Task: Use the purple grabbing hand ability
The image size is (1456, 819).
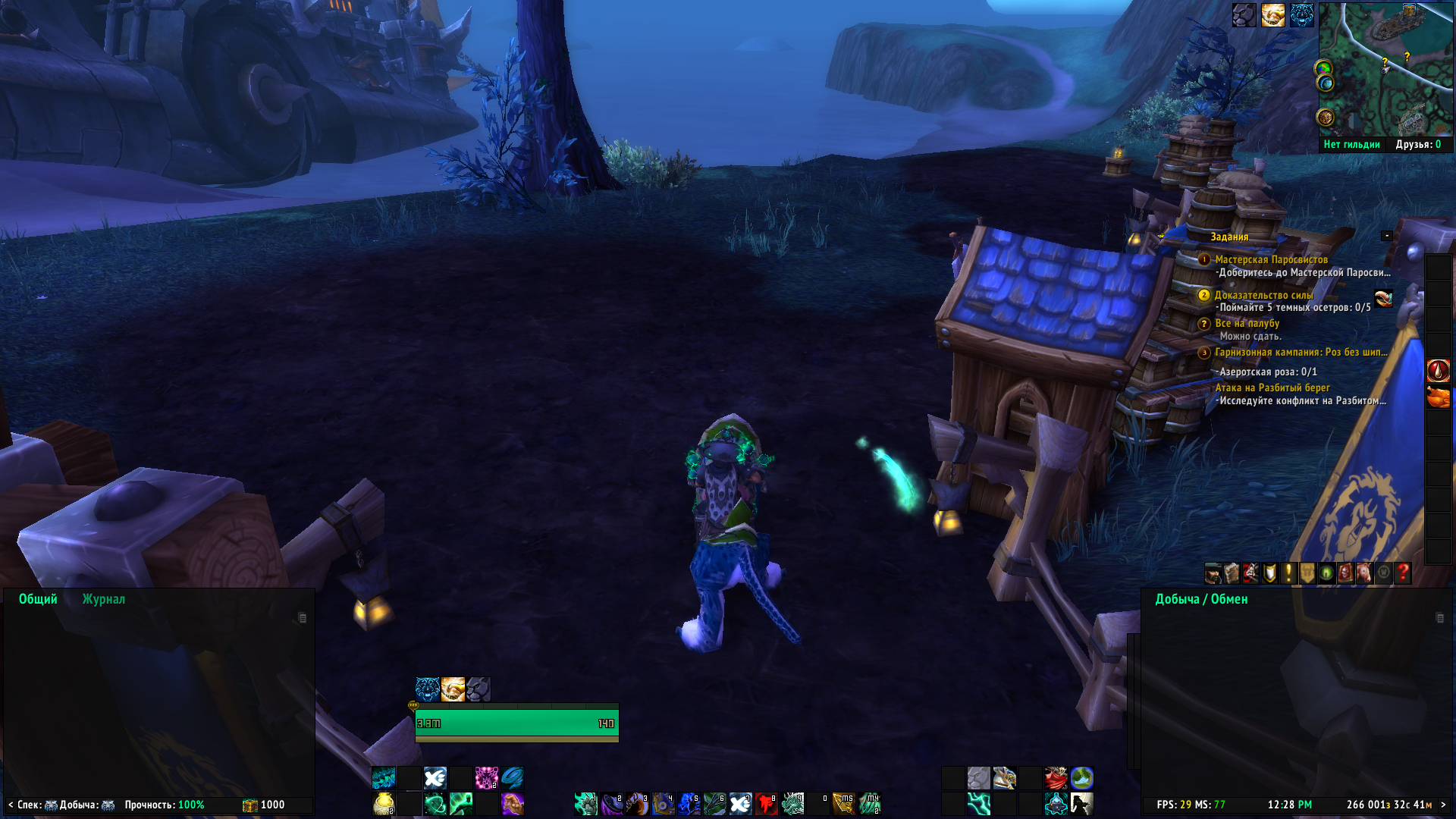Action: point(512,803)
